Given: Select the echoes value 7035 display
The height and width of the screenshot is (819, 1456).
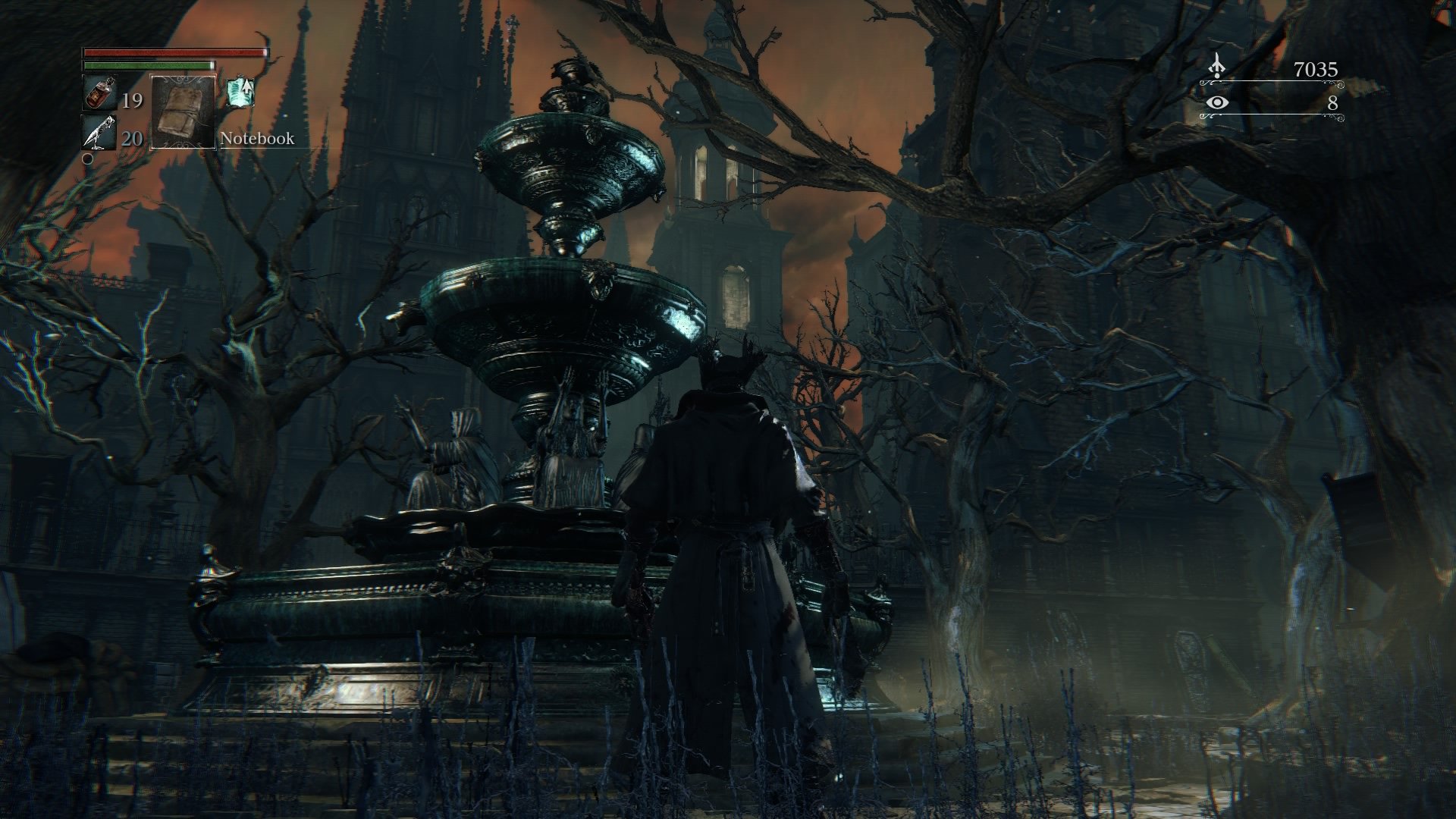Looking at the screenshot, I should coord(1316,69).
